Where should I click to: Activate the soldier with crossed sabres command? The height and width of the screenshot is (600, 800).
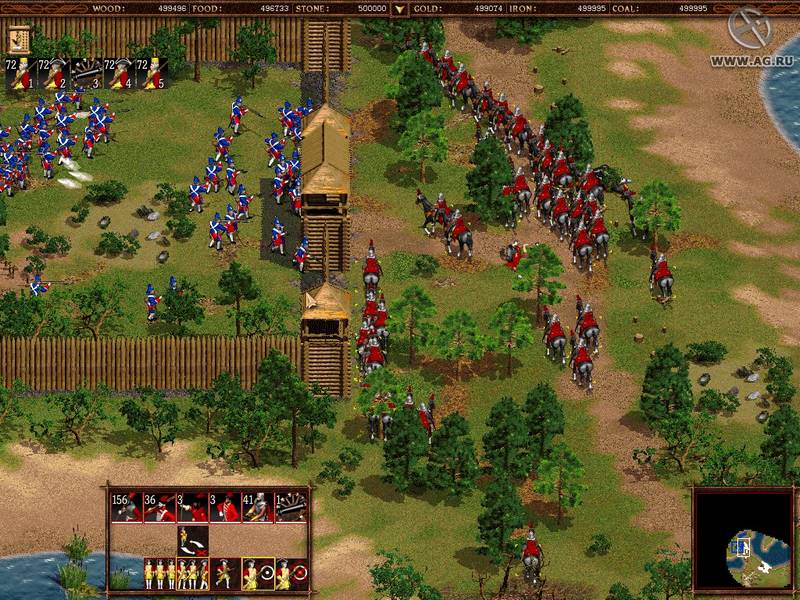(x=192, y=540)
